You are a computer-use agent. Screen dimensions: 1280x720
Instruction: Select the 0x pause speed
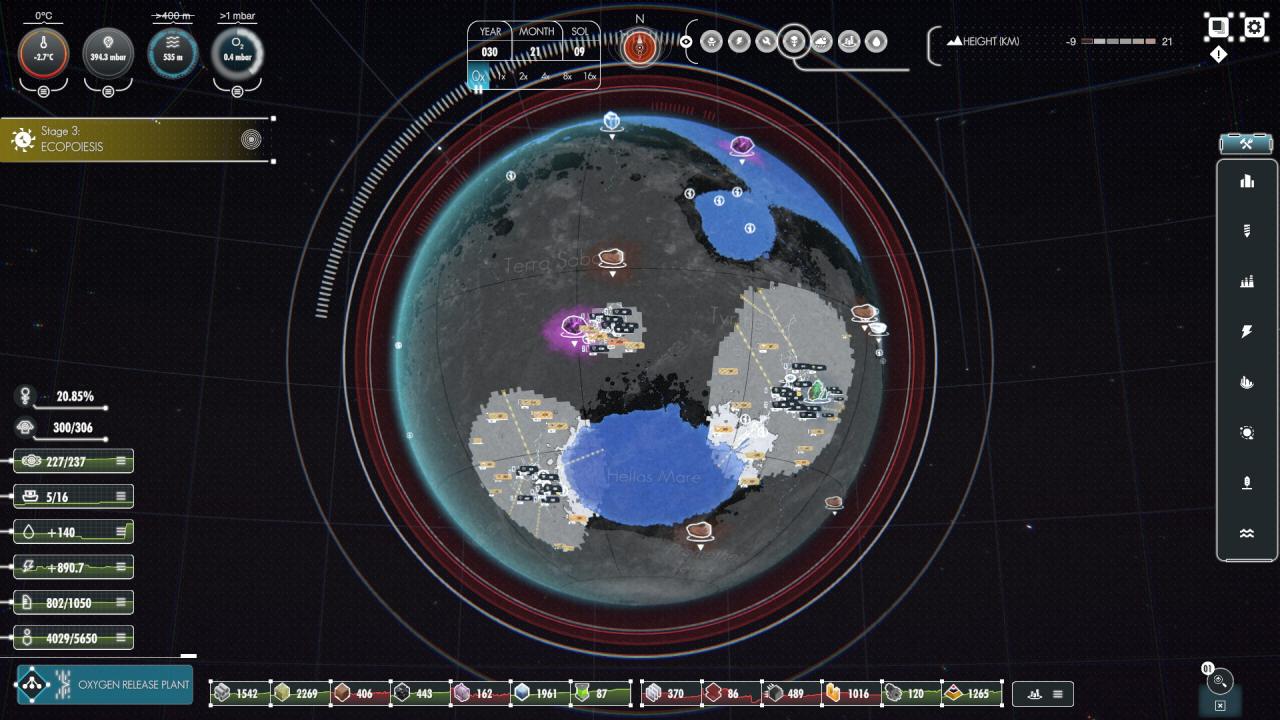(x=479, y=76)
